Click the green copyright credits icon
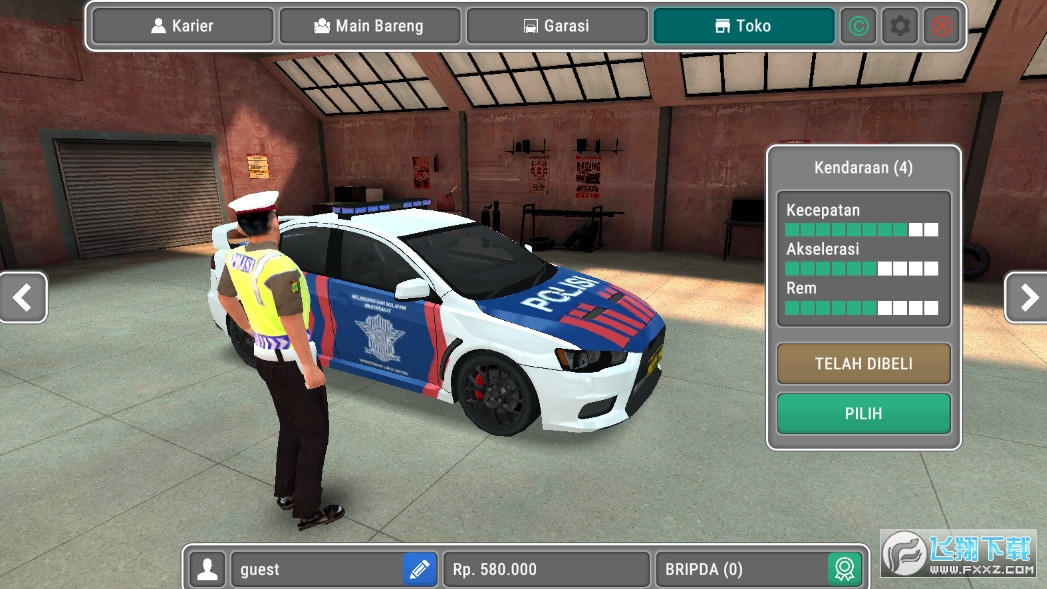1047x589 pixels. (x=857, y=26)
